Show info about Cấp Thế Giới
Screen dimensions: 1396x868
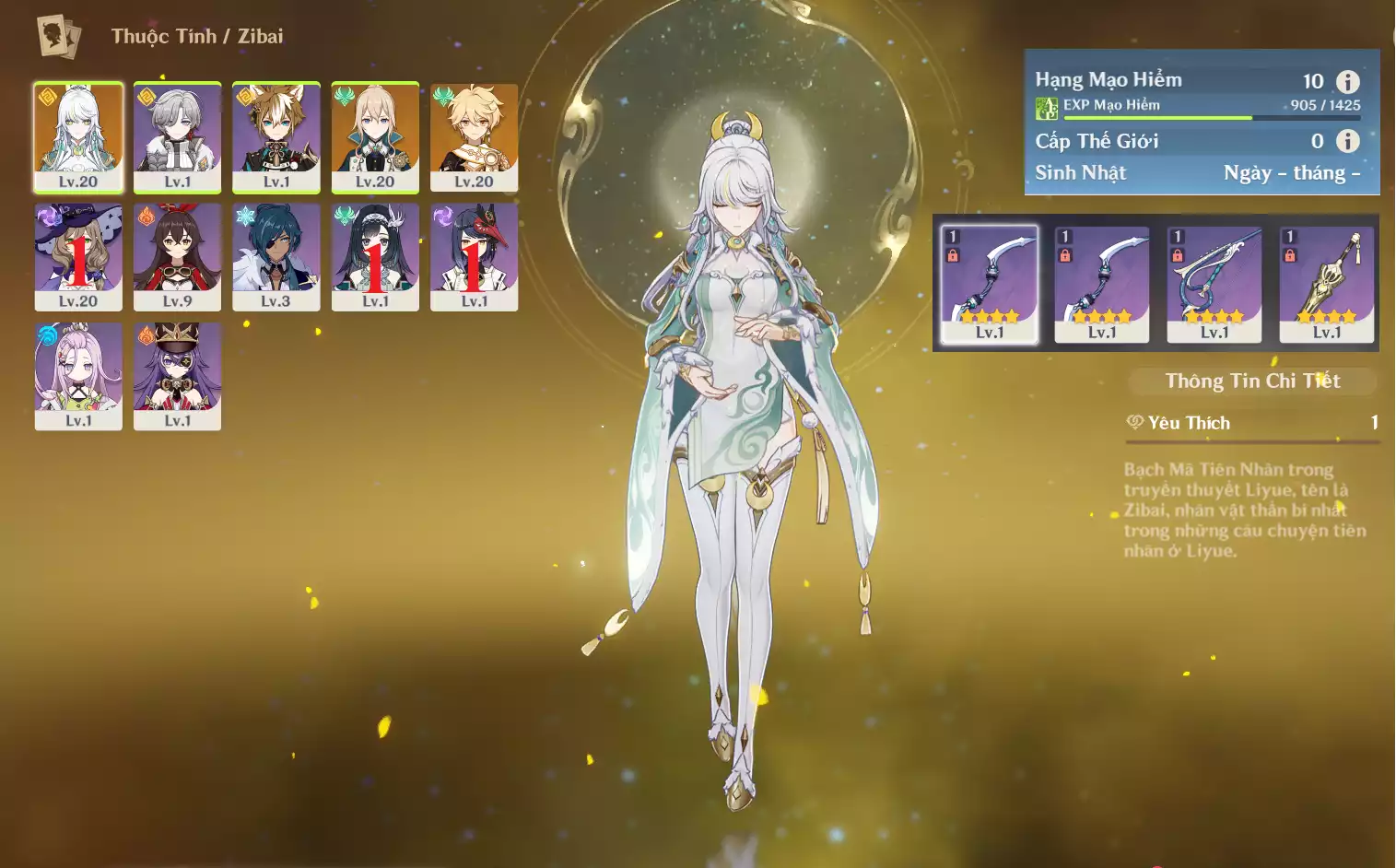tap(1347, 141)
